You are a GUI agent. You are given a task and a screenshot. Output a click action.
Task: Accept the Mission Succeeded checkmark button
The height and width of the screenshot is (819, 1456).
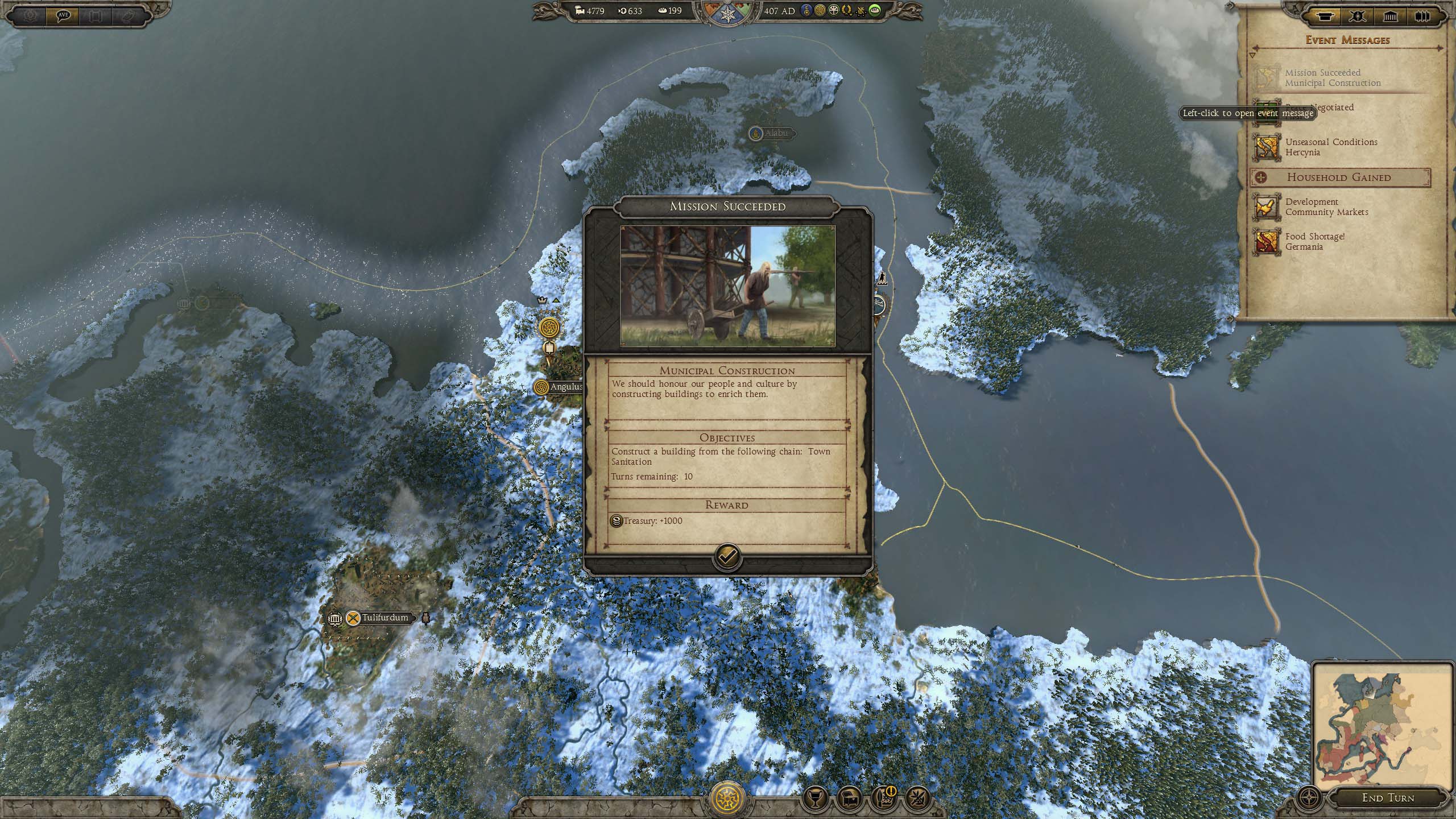727,557
